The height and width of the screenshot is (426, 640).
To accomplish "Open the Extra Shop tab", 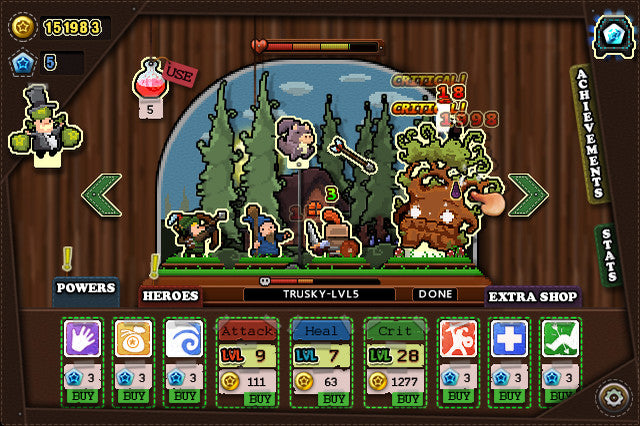I will click(x=533, y=296).
